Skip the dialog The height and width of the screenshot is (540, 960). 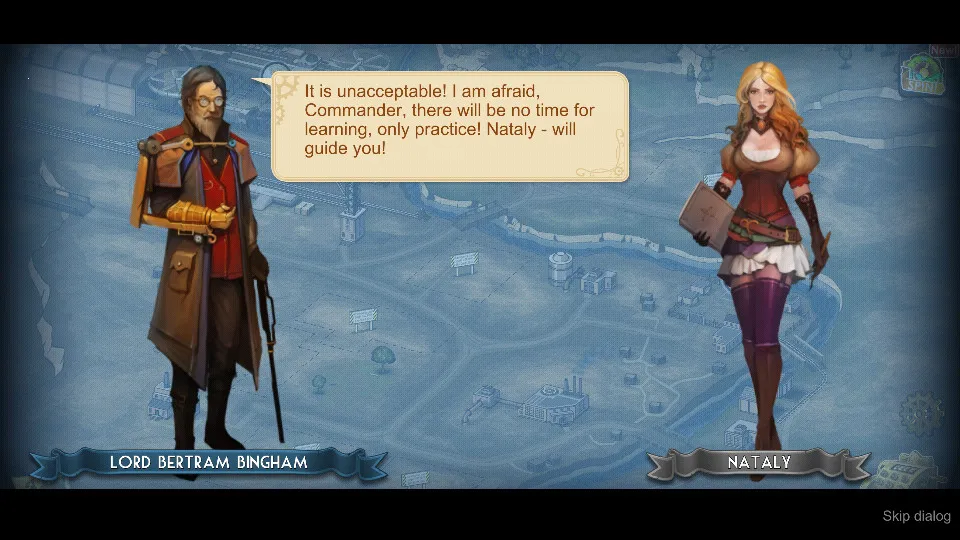915,516
